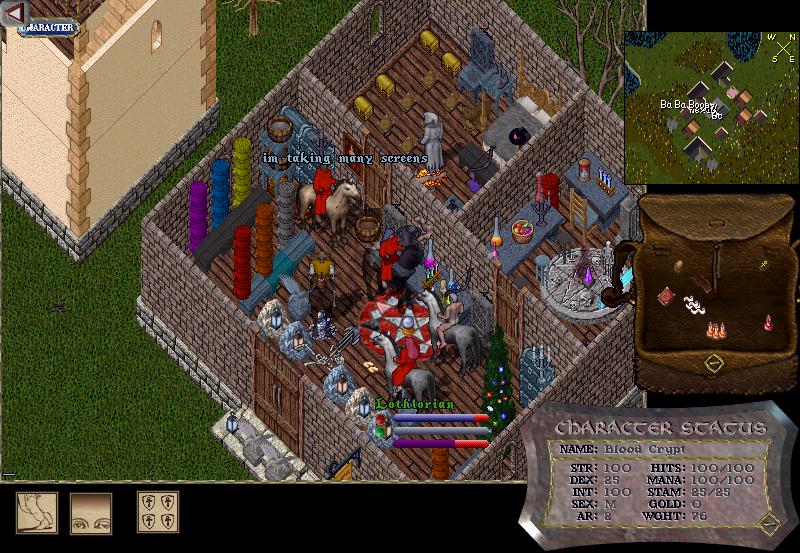Viewport: 800px width, 553px height.
Task: Select the small gold key in backpack
Action: pyautogui.click(x=763, y=265)
